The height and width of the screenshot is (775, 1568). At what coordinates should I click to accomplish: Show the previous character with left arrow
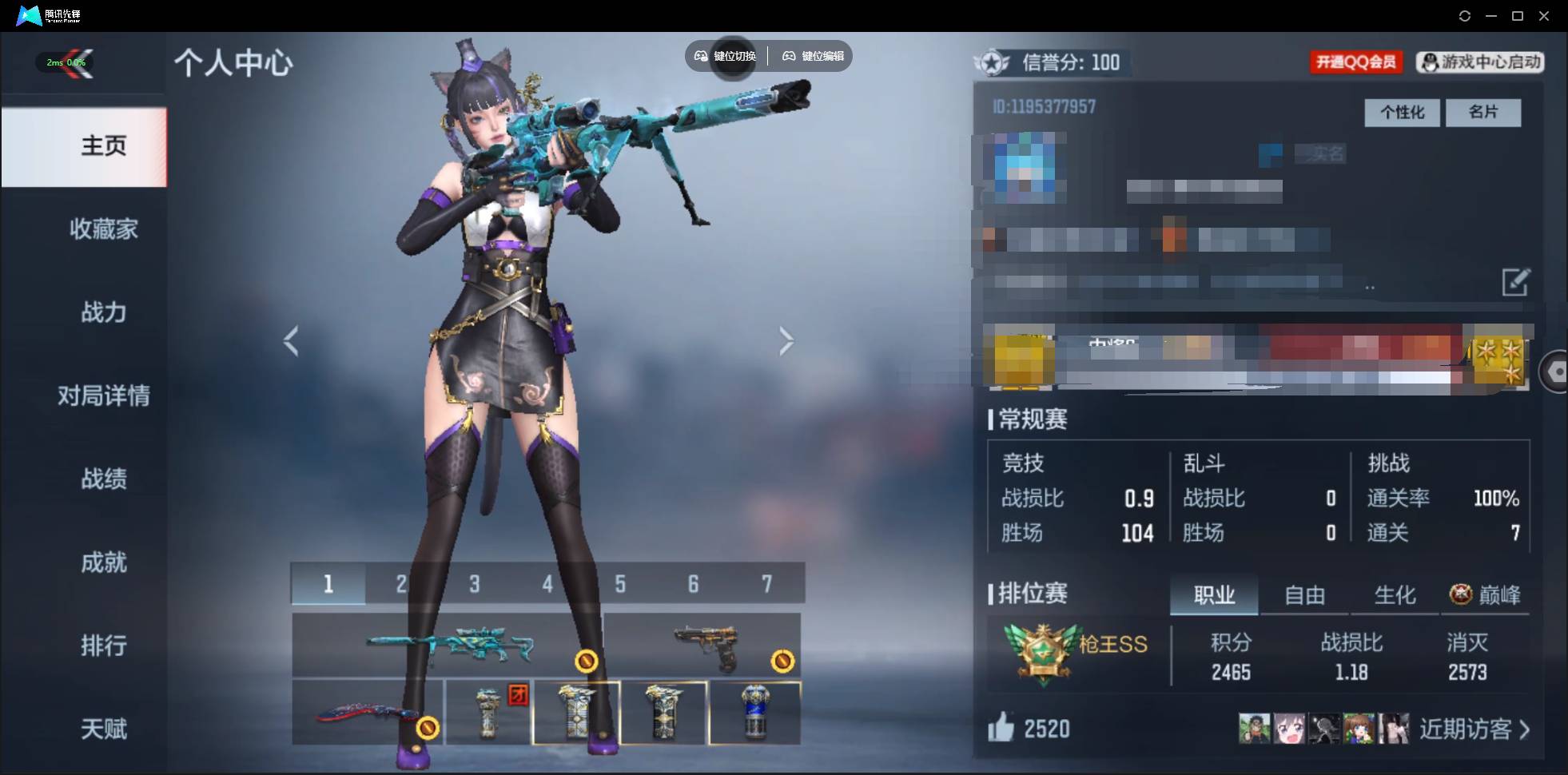[x=292, y=341]
